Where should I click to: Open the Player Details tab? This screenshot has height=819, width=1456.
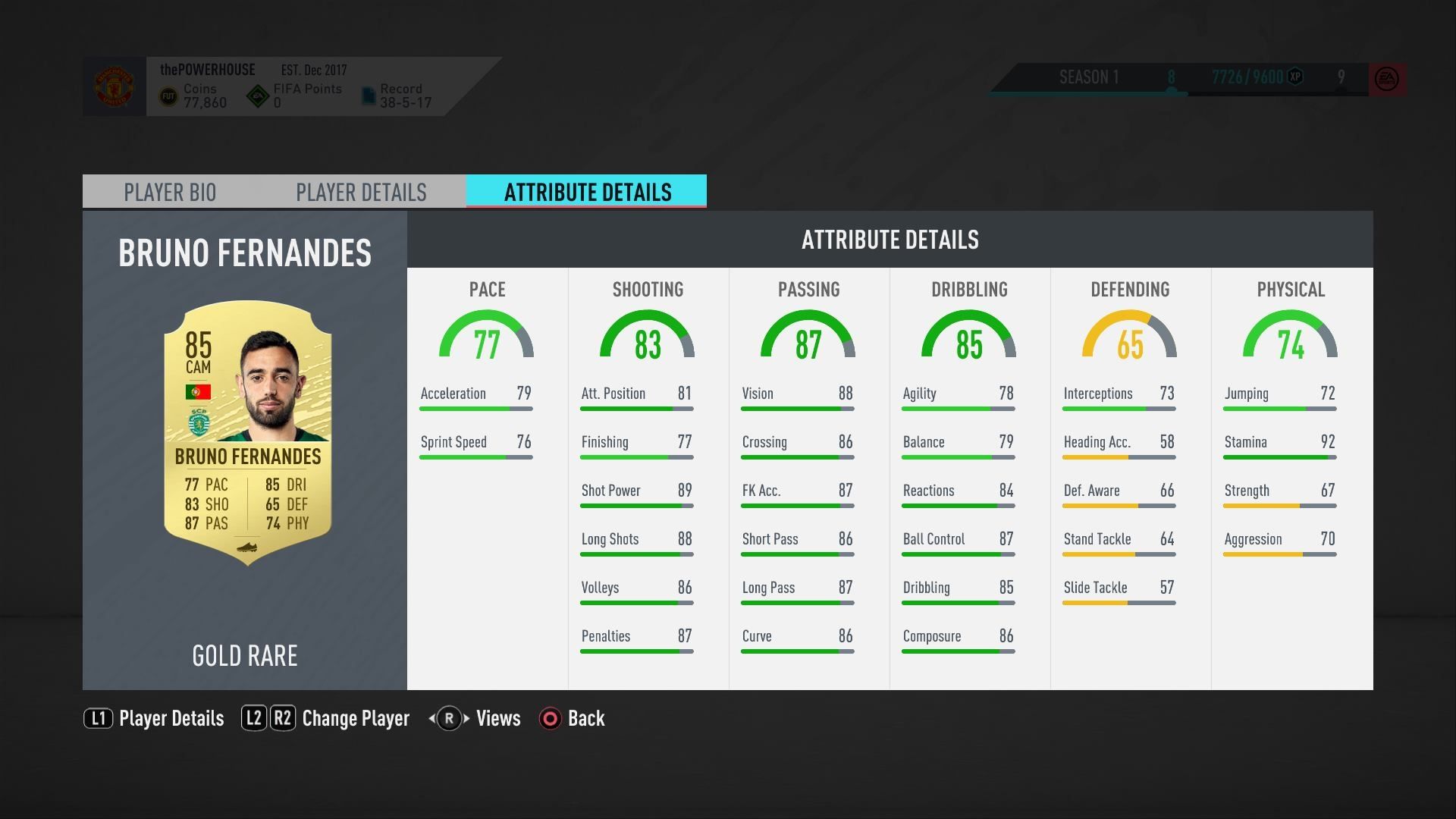click(x=362, y=192)
